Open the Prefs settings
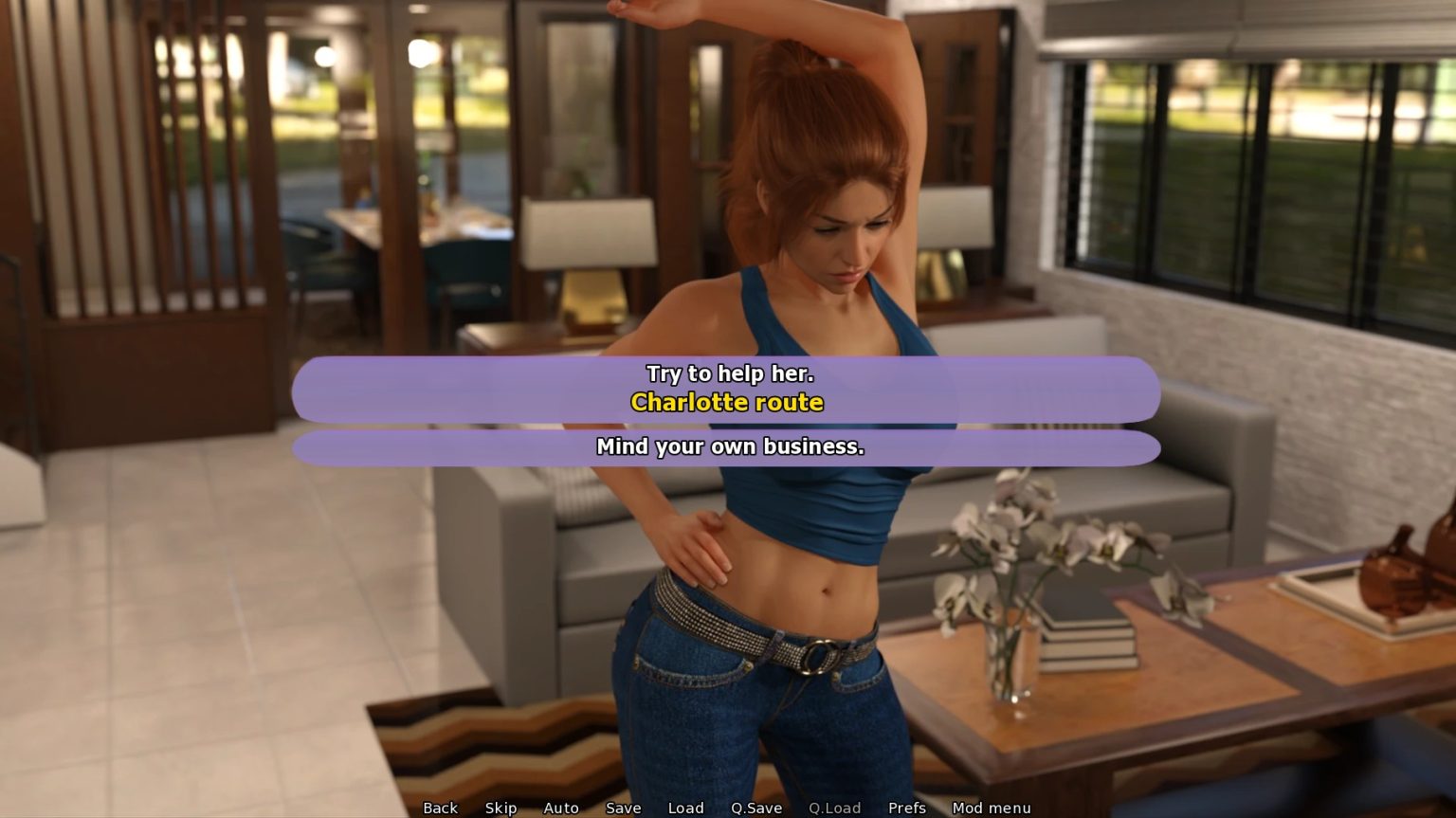This screenshot has width=1456, height=818. (906, 808)
